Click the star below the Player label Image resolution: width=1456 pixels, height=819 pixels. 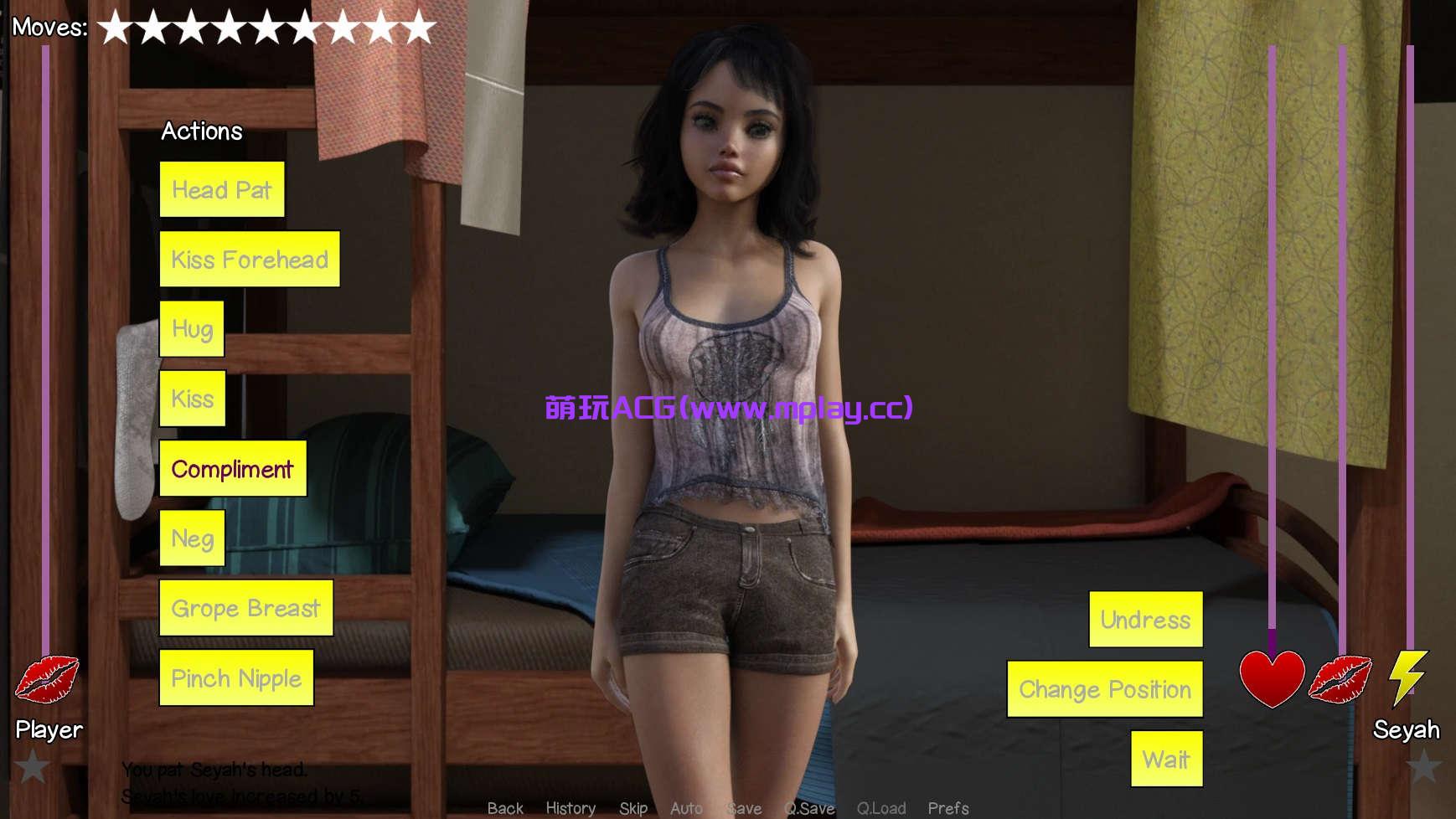click(x=32, y=765)
